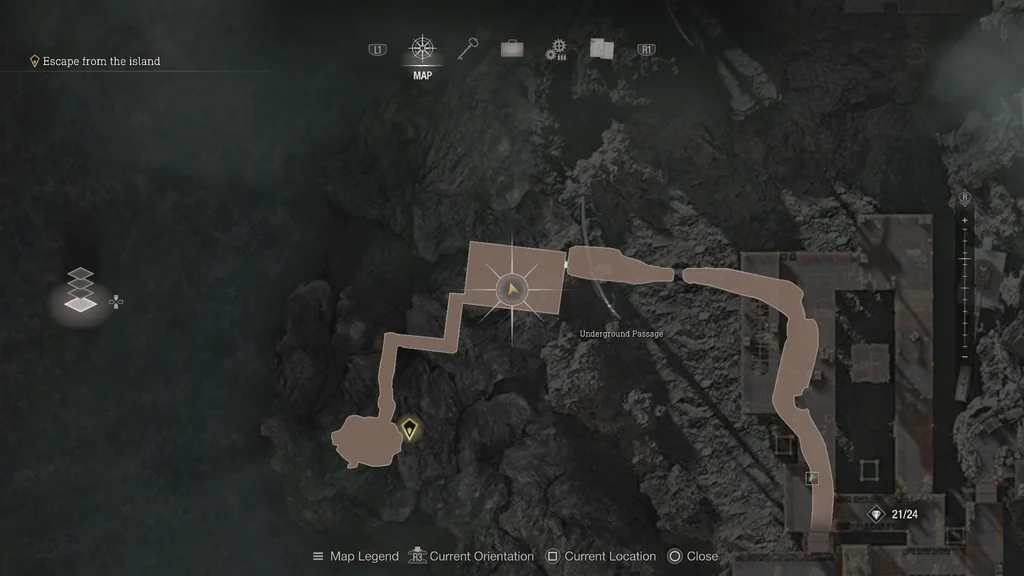
Task: Click the floor layer selector
Action: [x=81, y=290]
